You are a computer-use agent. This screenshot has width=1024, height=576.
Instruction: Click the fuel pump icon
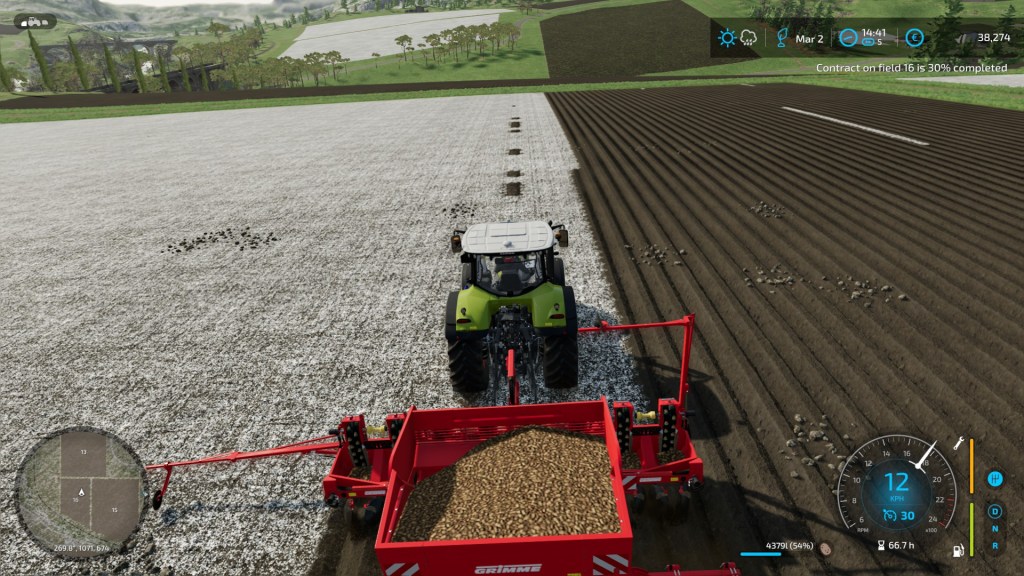(x=960, y=550)
